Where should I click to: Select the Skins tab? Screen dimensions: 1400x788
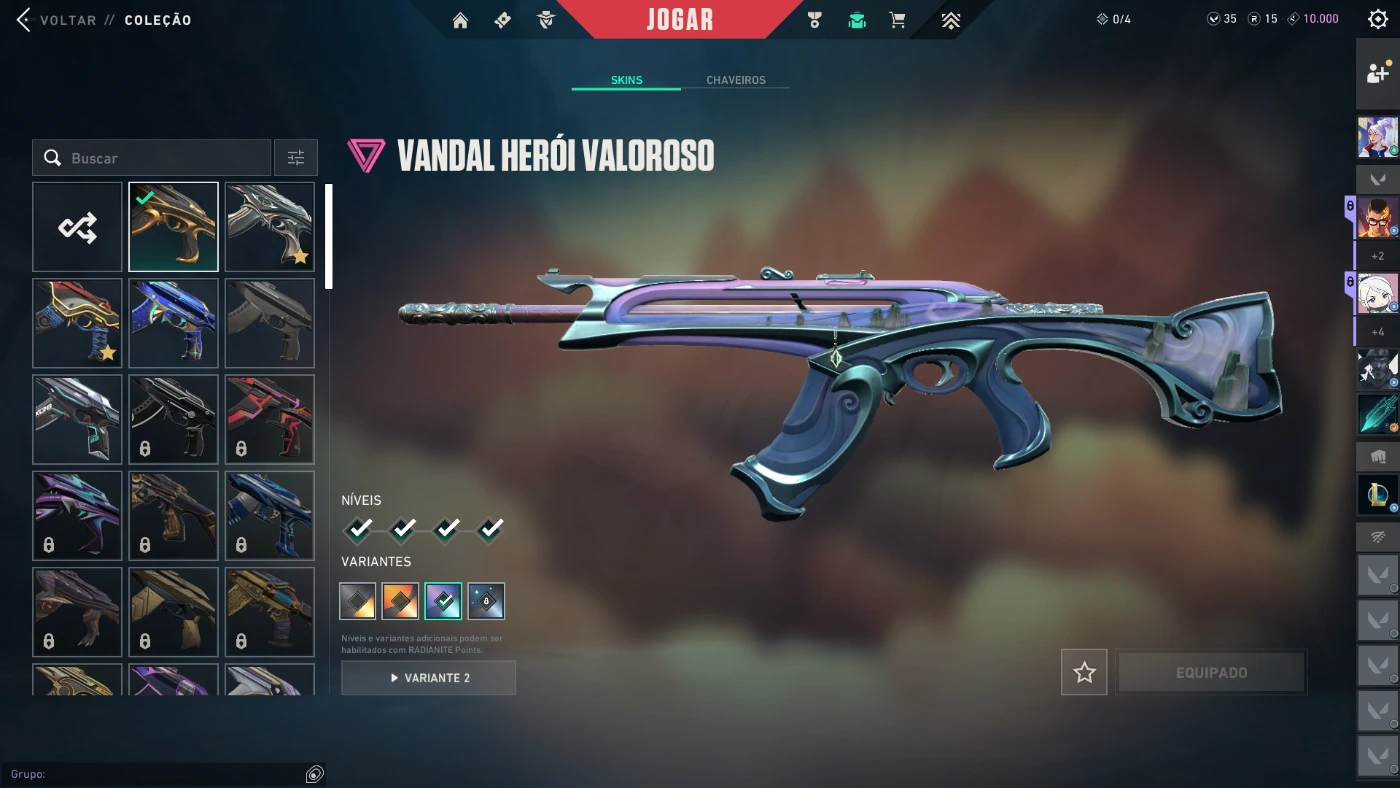pos(626,80)
